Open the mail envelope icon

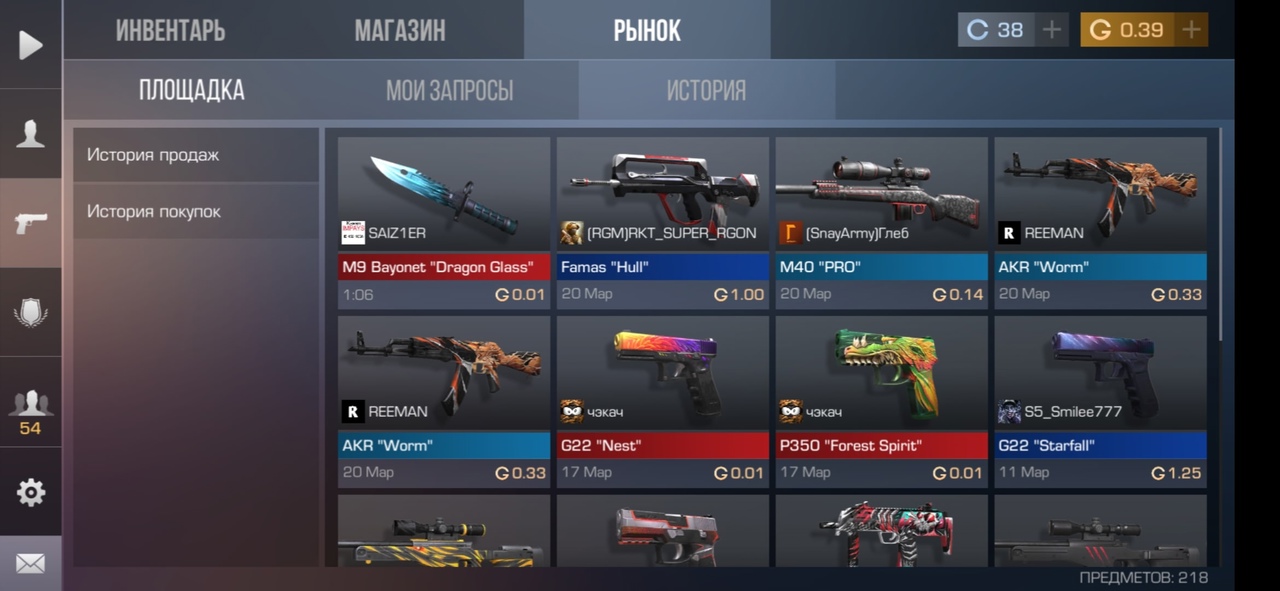click(x=30, y=564)
